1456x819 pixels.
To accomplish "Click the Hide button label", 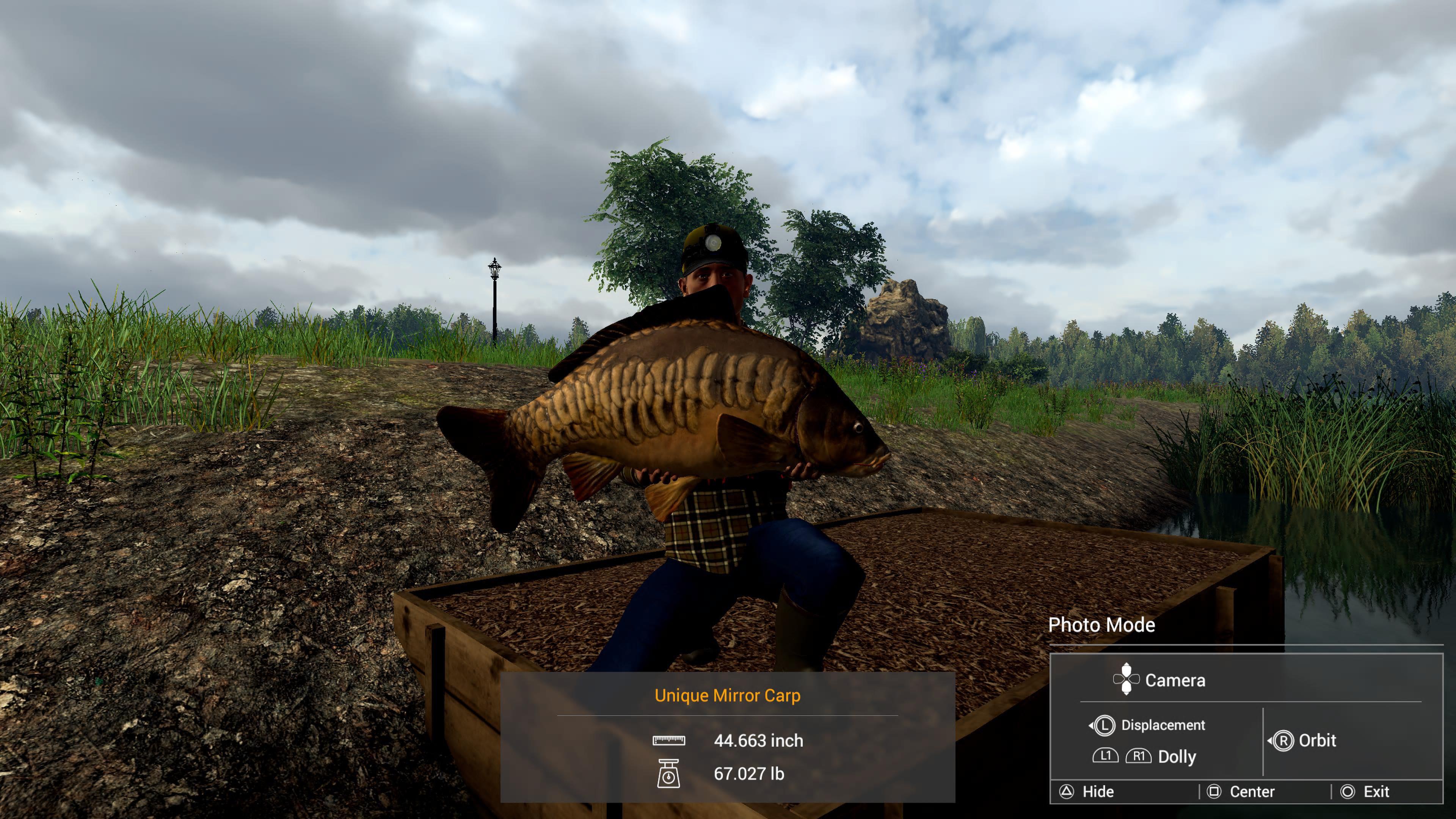I will pyautogui.click(x=1098, y=791).
